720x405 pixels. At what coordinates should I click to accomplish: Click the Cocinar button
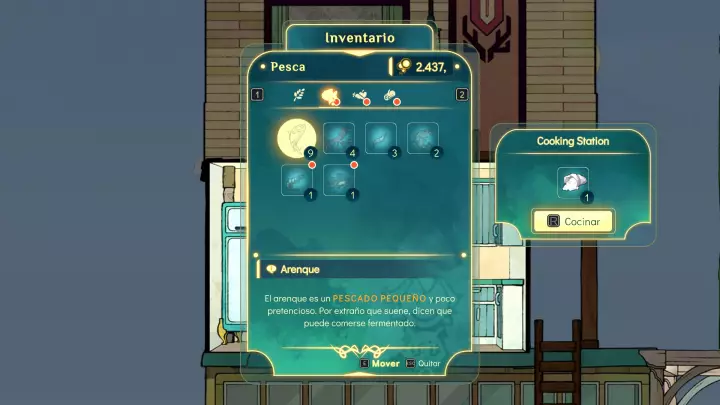(x=573, y=221)
